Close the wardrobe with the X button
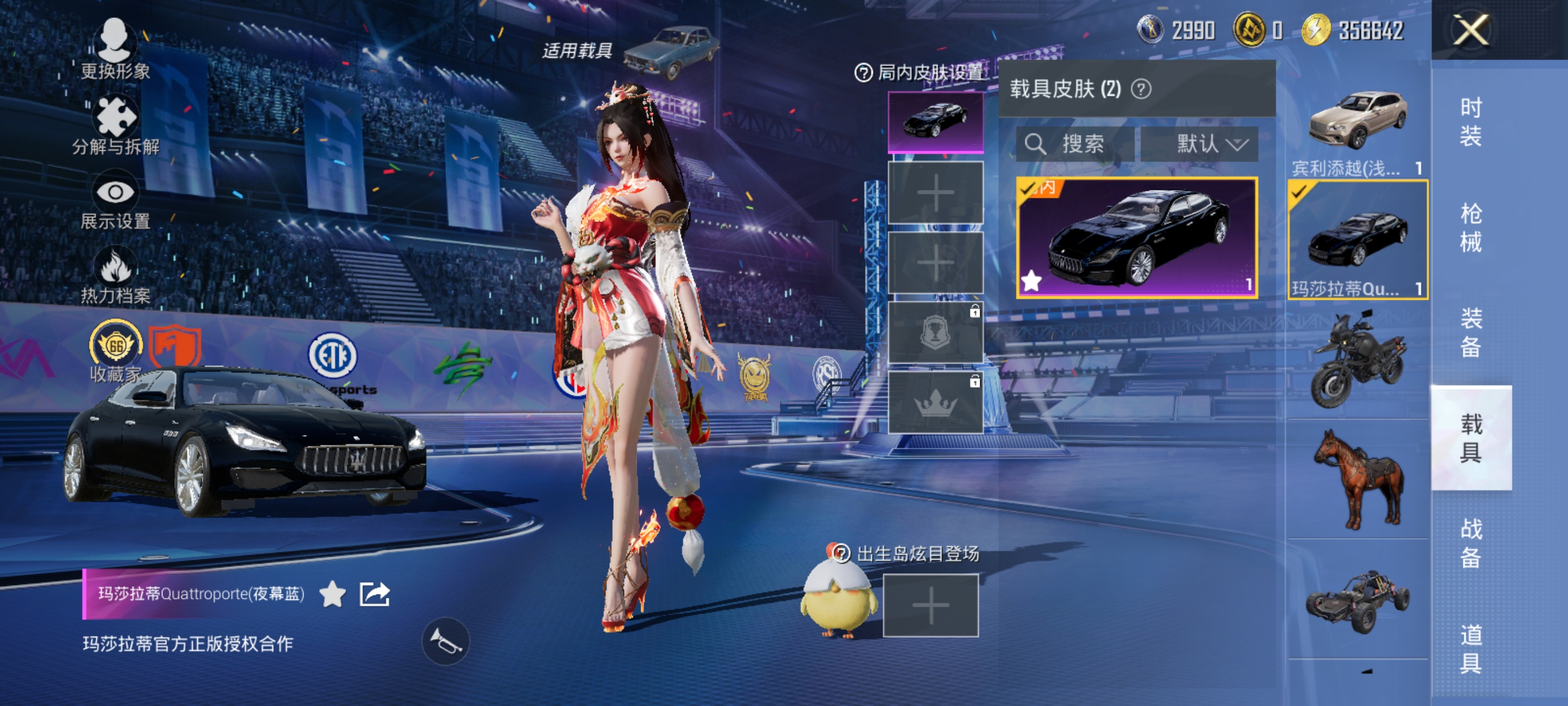The width and height of the screenshot is (1568, 706). (1471, 30)
